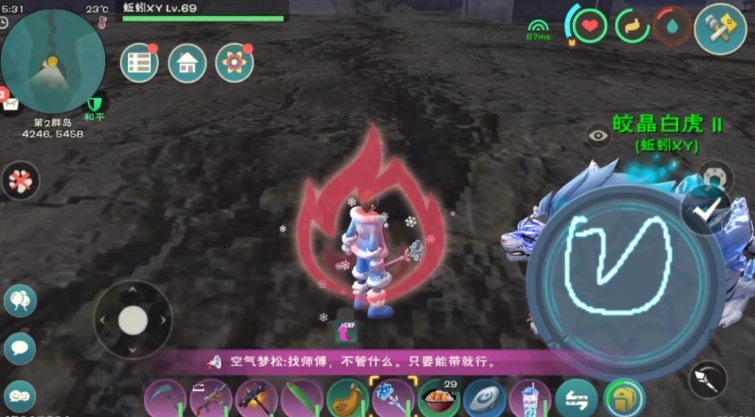Tap the house home button
755x417 pixels.
186,64
